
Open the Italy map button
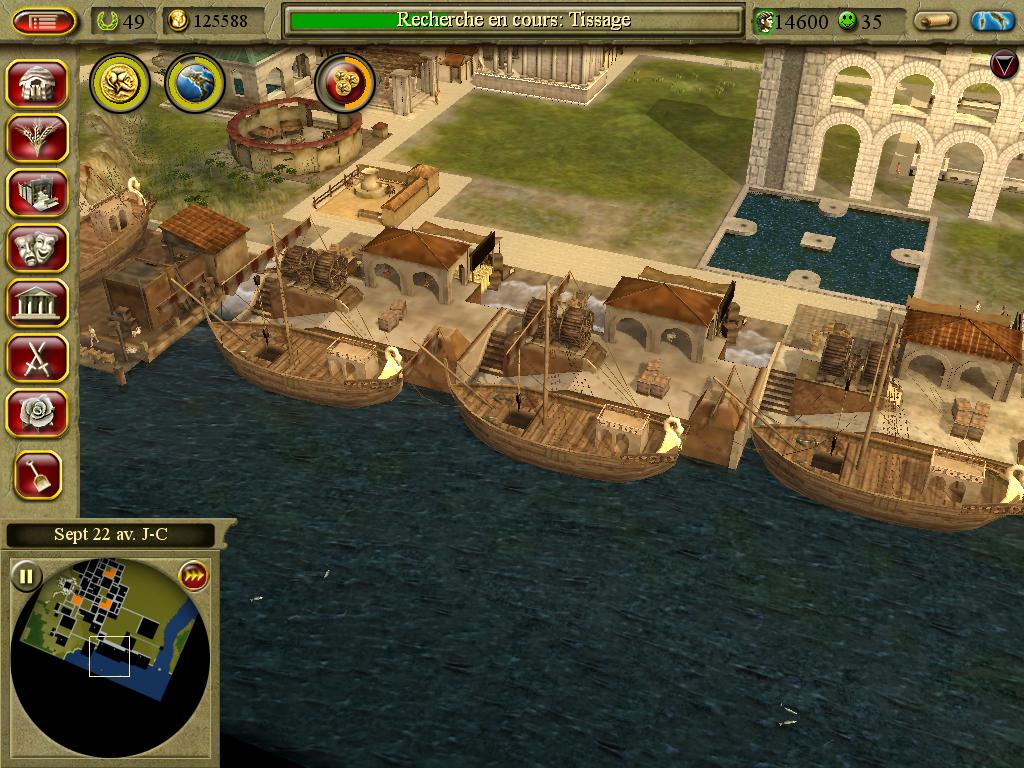[993, 21]
